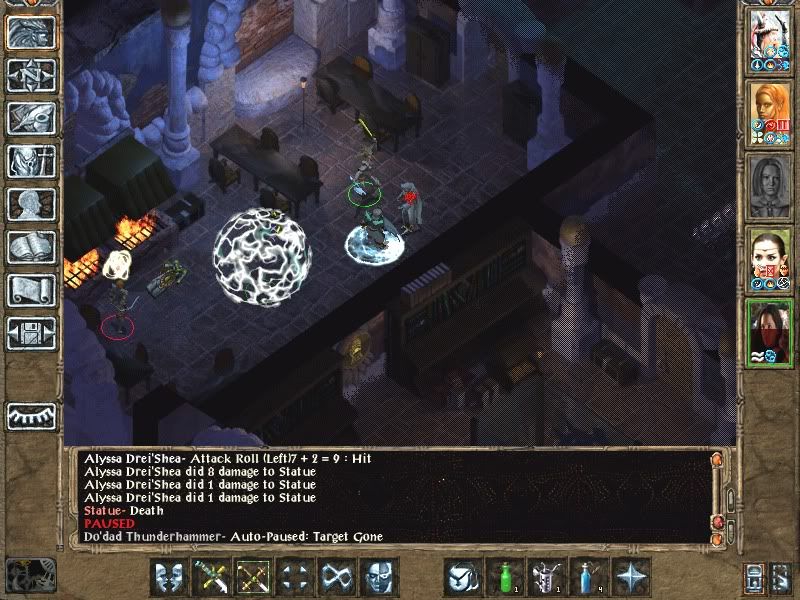The width and height of the screenshot is (800, 600).
Task: Activate the talk action with two masks
Action: tap(169, 577)
